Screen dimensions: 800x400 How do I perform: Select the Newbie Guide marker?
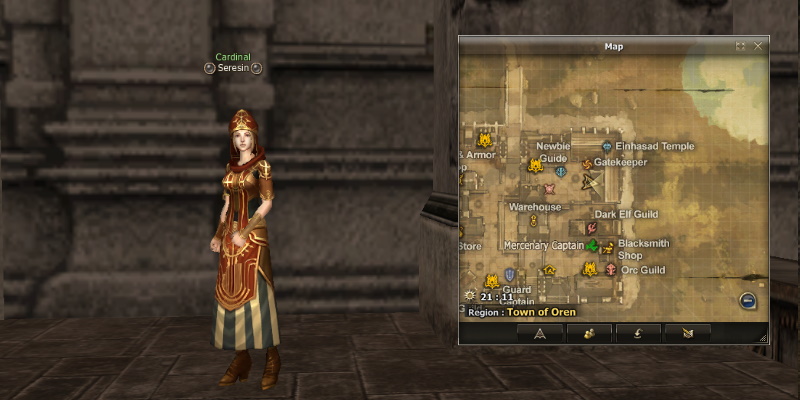[x=560, y=171]
